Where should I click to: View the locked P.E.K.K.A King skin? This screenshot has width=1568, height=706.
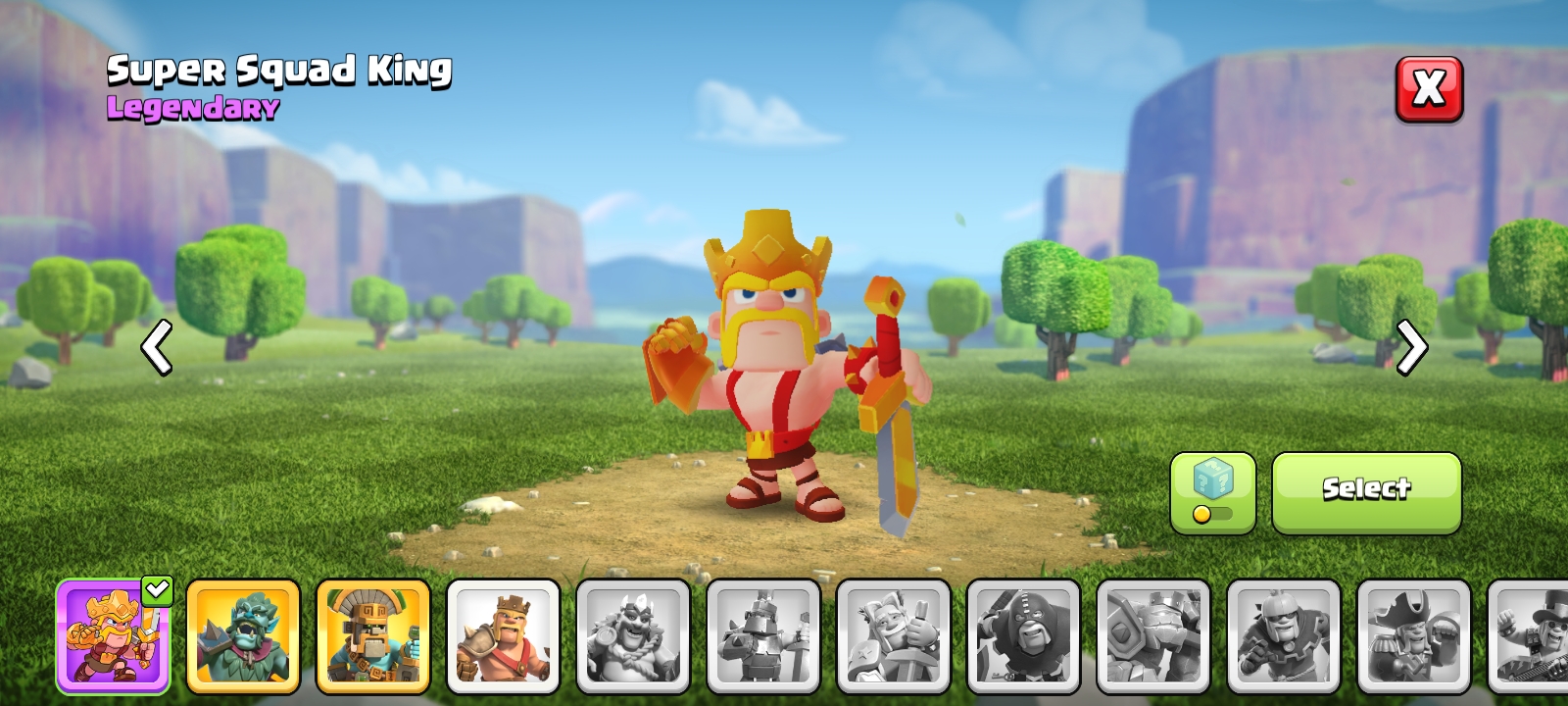tap(764, 635)
